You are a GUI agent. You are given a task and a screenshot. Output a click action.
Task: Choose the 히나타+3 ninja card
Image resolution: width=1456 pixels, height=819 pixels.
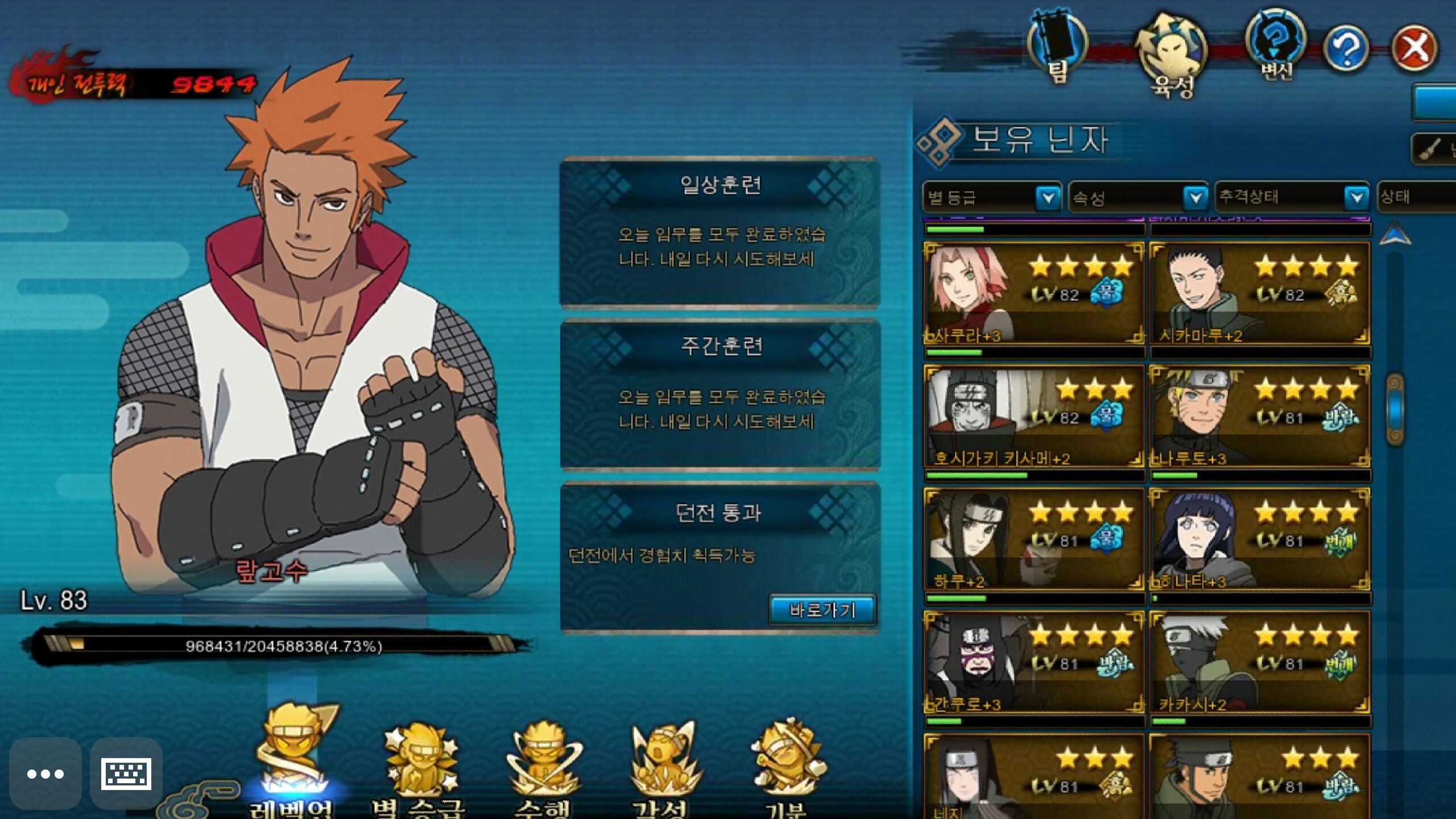(1259, 539)
